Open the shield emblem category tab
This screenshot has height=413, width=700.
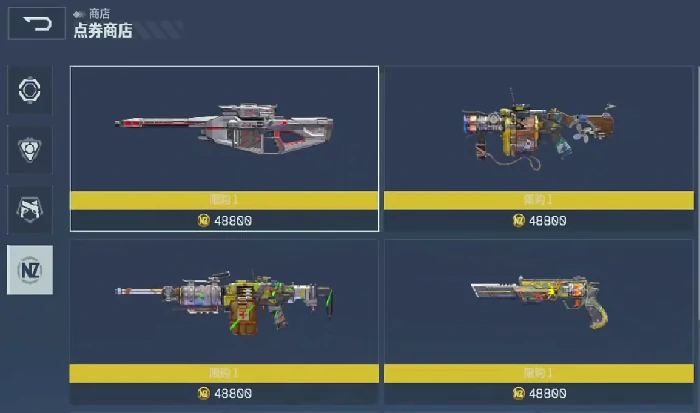[x=30, y=150]
